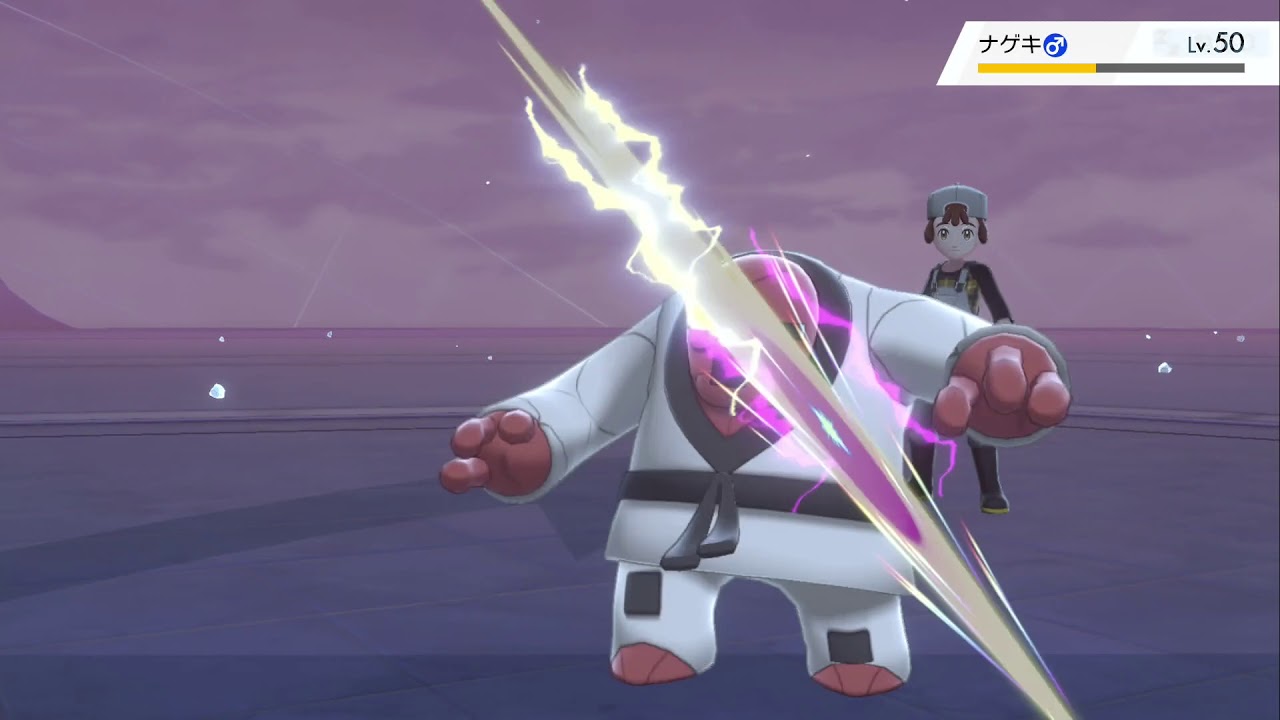Click the sparkle crystal near center-left ground
1280x720 pixels.
(330, 333)
